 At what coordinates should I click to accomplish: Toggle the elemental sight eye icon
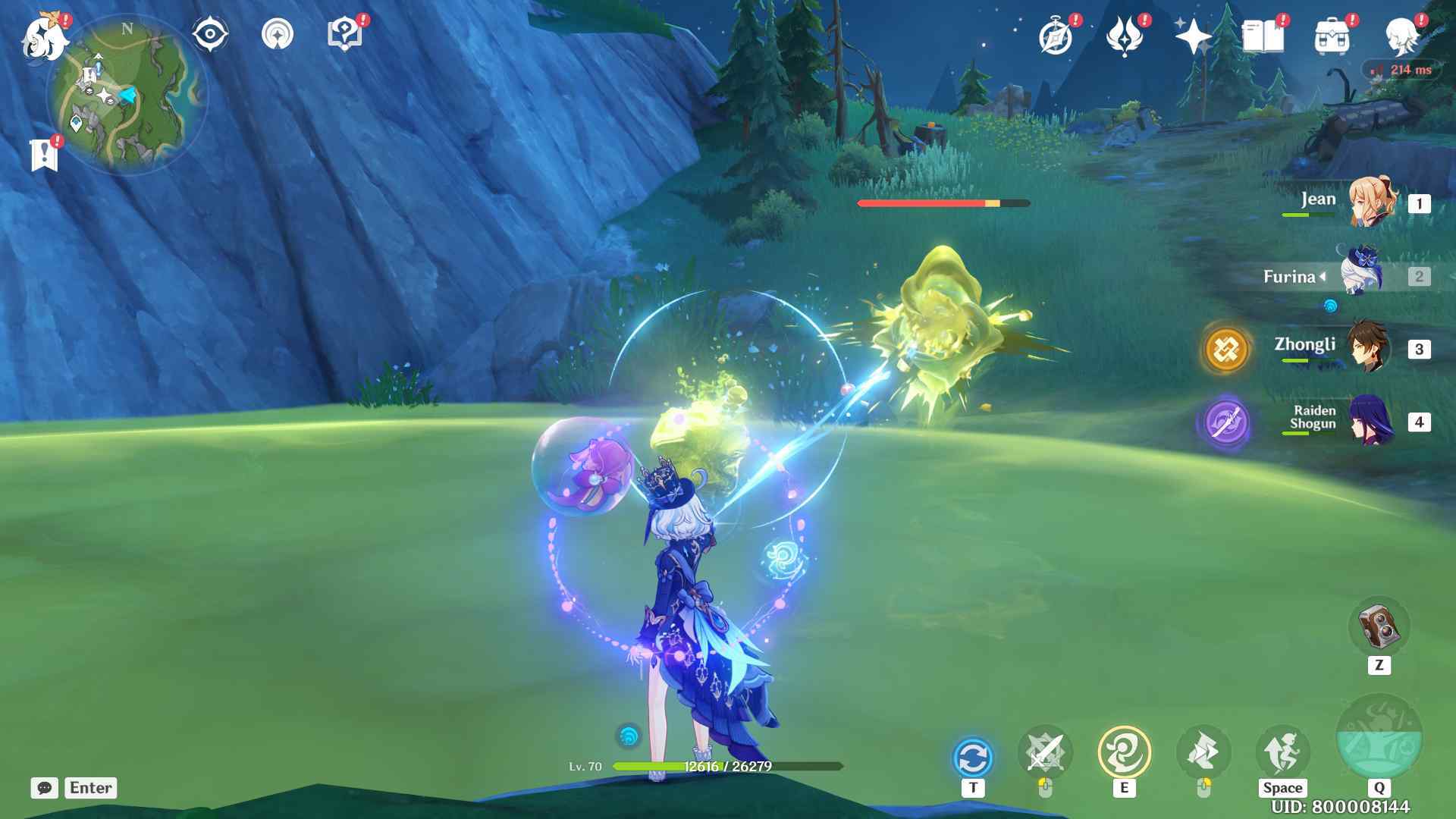(x=210, y=35)
